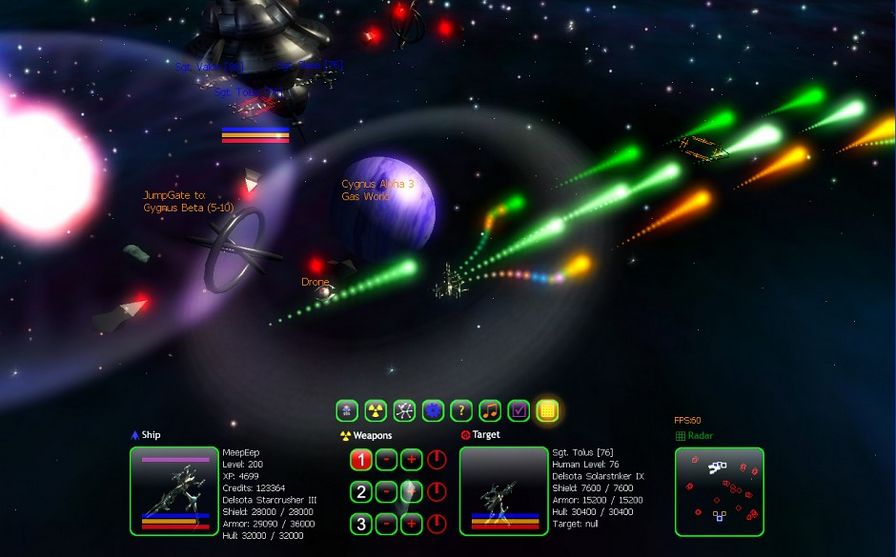896x557 pixels.
Task: Open the star network map icon
Action: (404, 410)
